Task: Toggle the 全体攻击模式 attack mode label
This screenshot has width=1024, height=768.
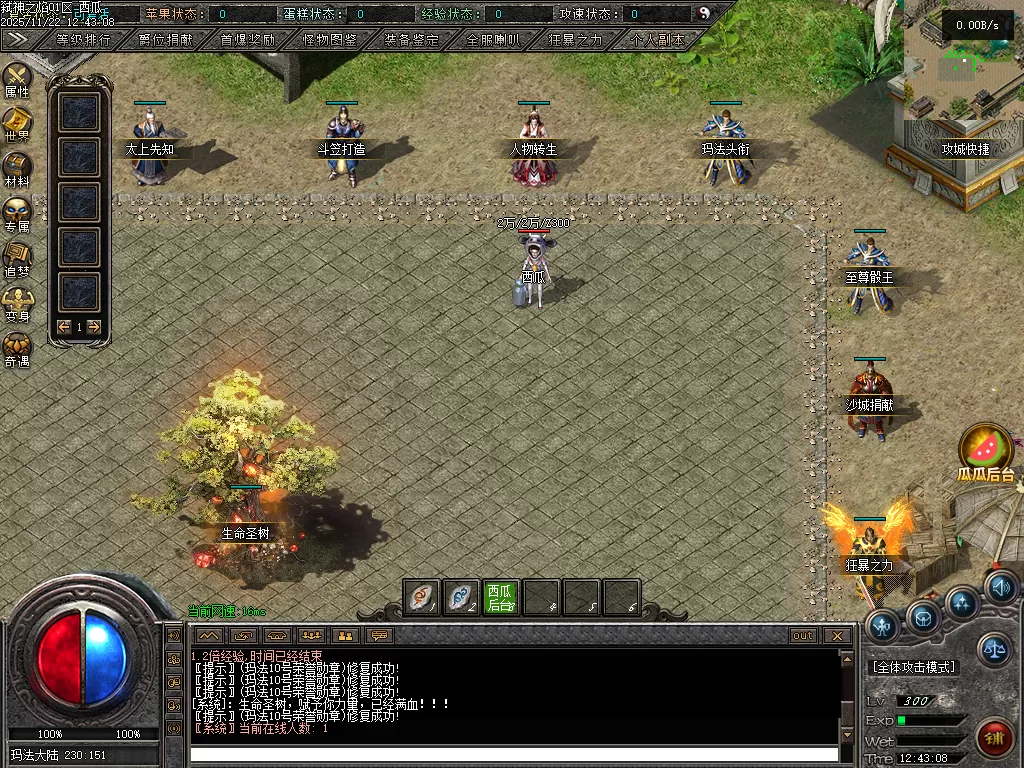Action: tap(914, 667)
